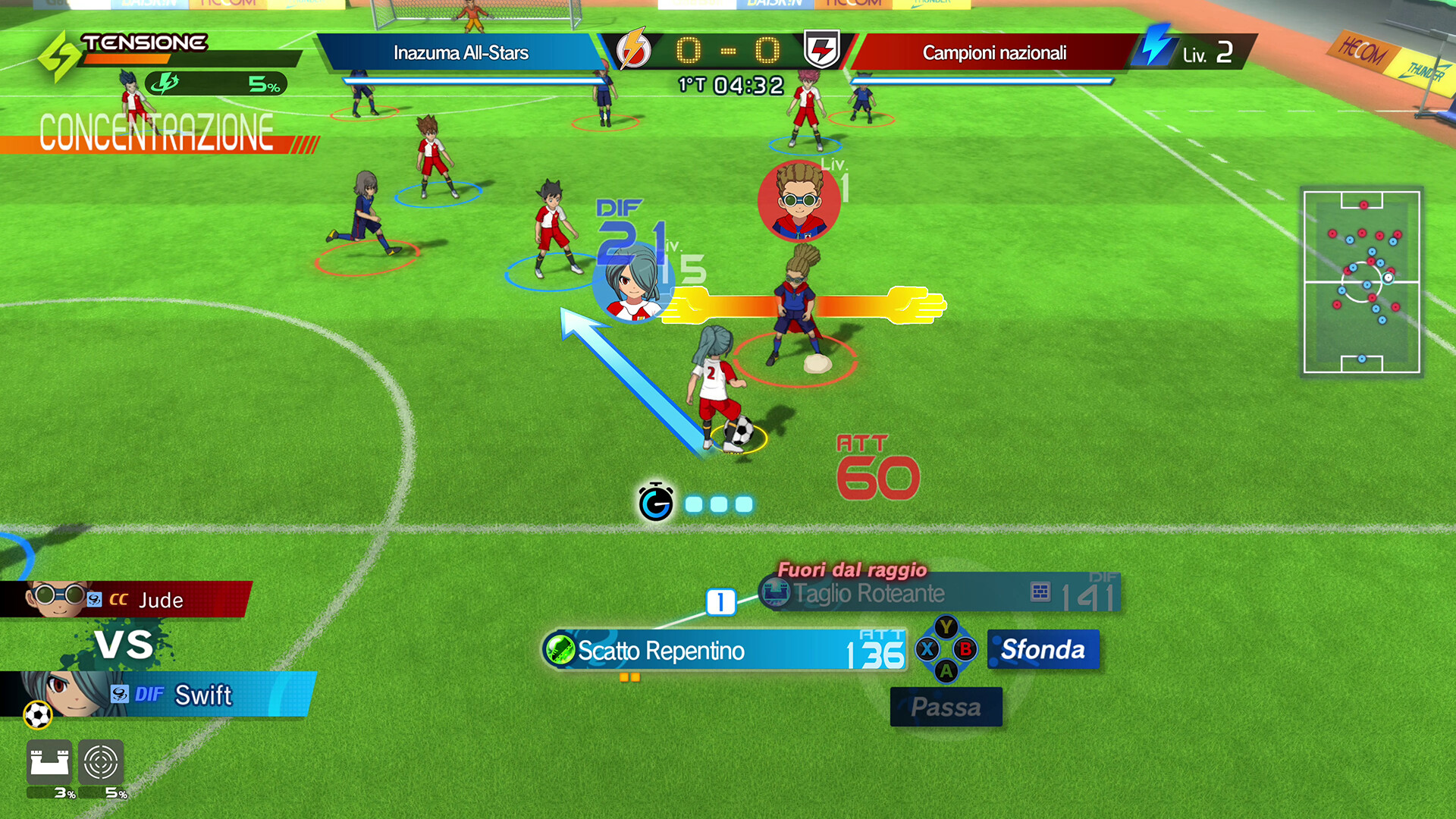Screen dimensions: 1456x819
Task: Click the Campioni nazionali team emblem
Action: [x=822, y=50]
